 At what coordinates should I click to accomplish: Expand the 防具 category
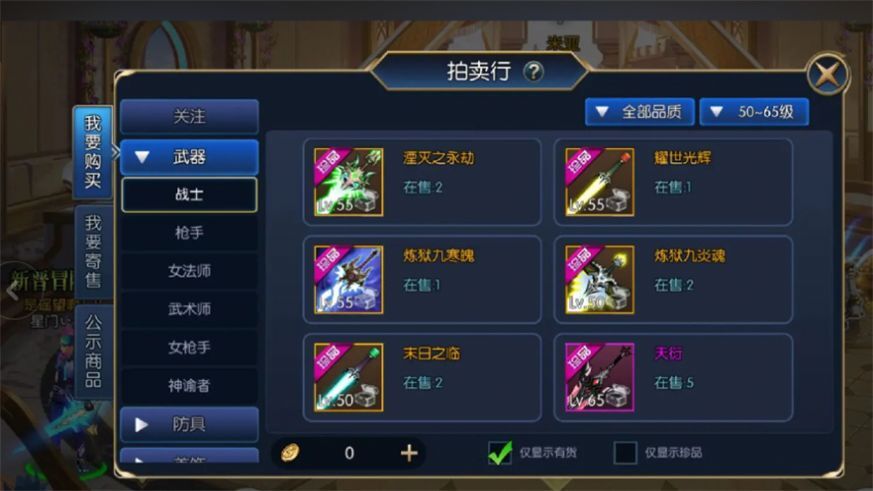[x=189, y=424]
